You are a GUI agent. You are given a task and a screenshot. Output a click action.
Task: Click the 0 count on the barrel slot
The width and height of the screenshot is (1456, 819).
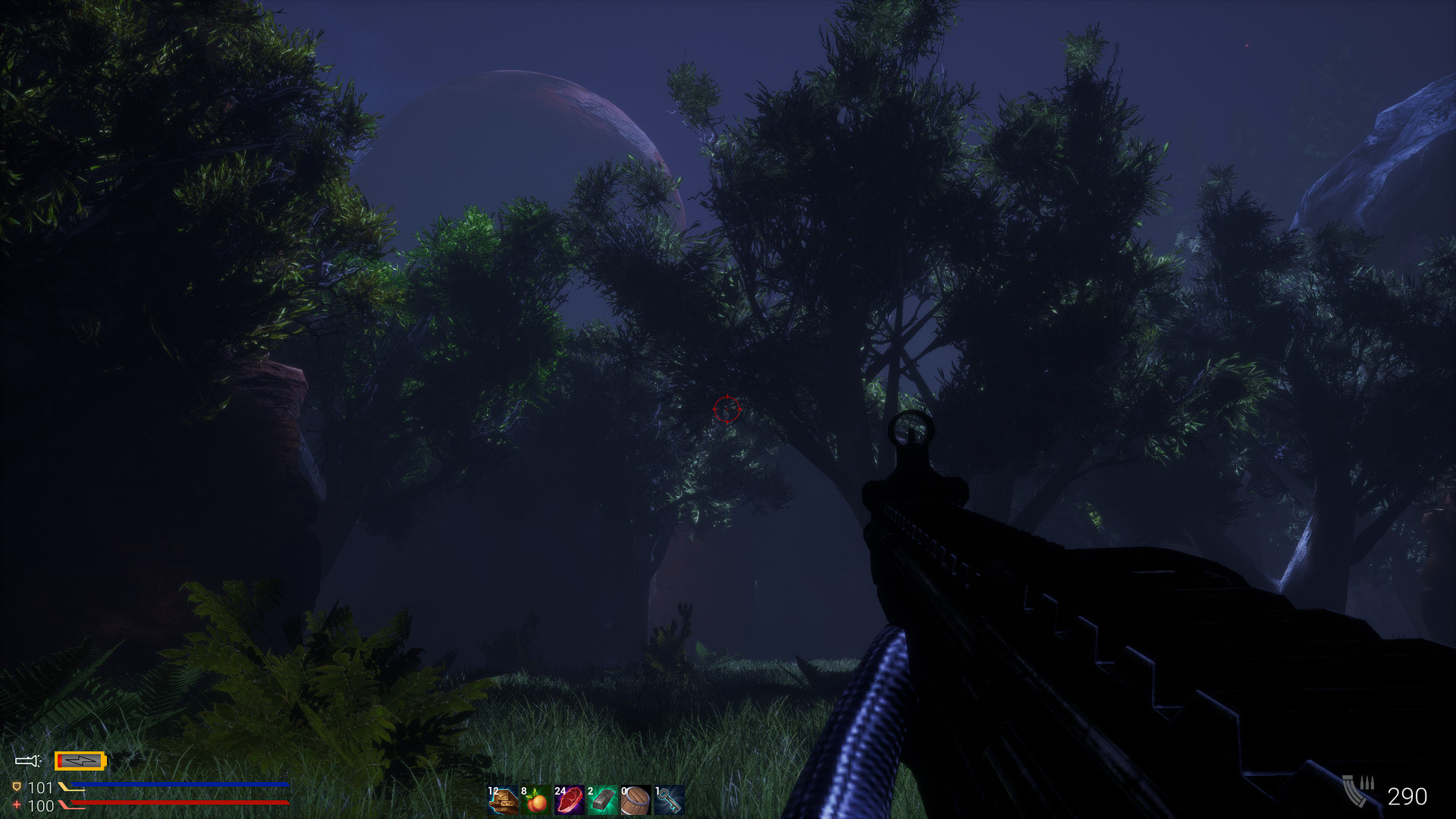(x=623, y=792)
